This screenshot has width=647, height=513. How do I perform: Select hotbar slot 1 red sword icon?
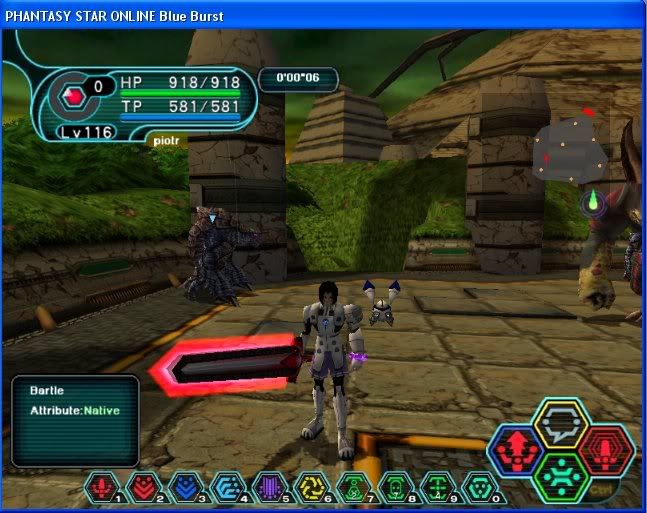(102, 486)
